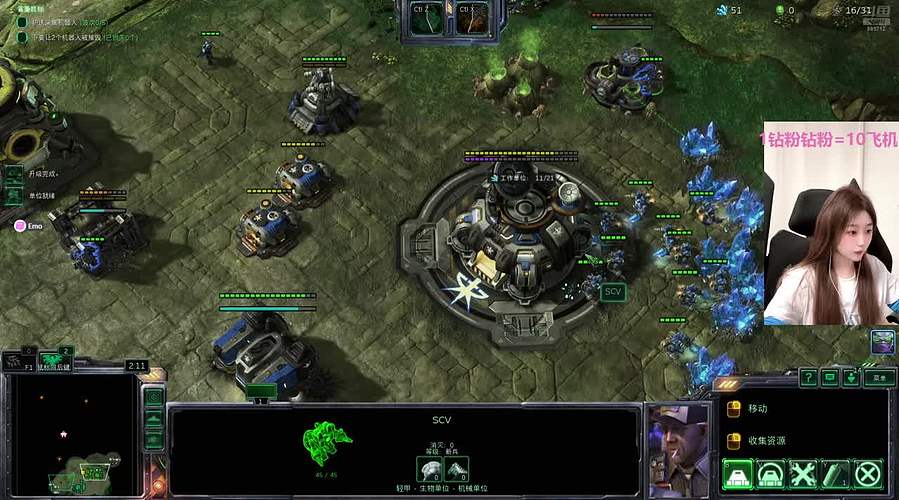Activate the Repair wrench command
Screen dimensions: 899x500
pos(804,474)
